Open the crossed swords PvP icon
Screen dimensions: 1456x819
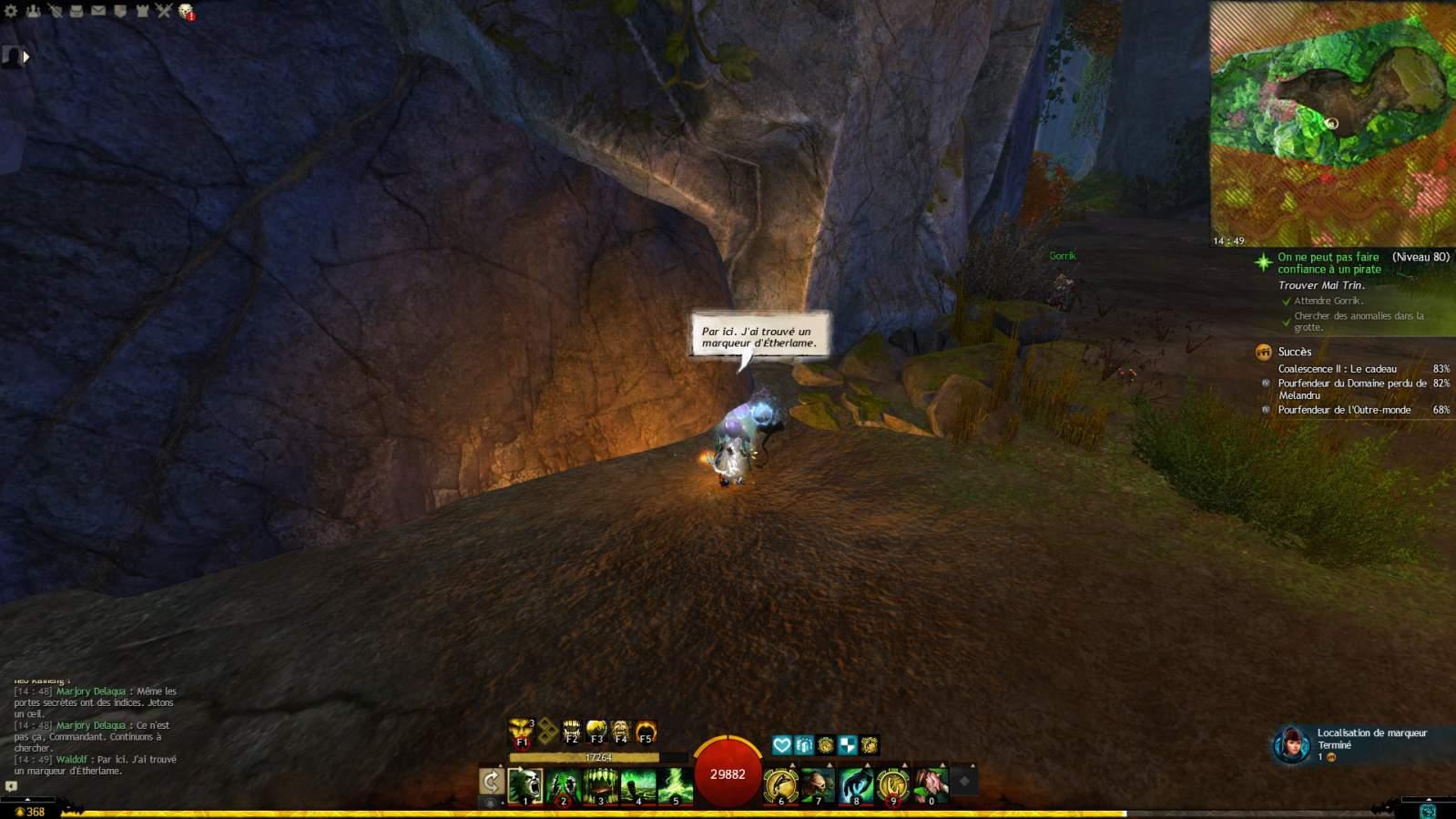click(164, 11)
